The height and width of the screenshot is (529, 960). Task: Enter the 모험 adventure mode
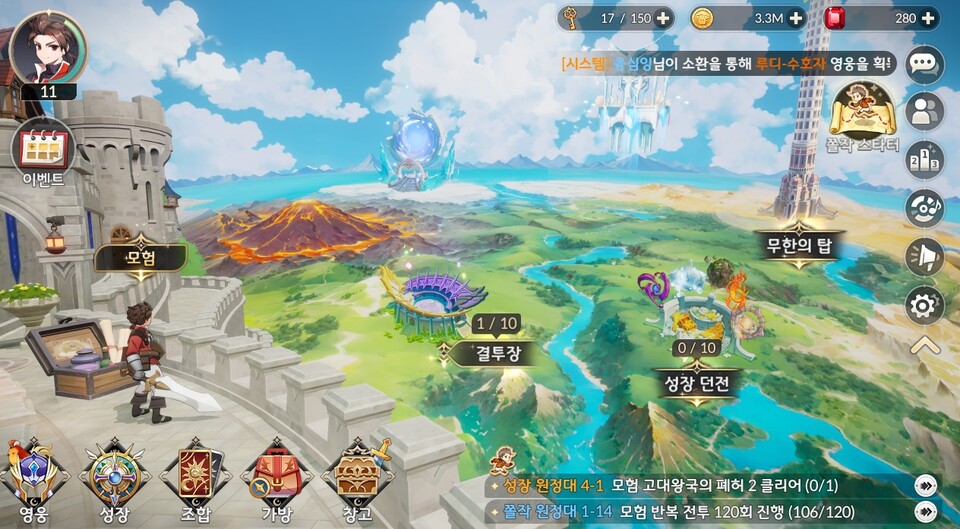(140, 257)
